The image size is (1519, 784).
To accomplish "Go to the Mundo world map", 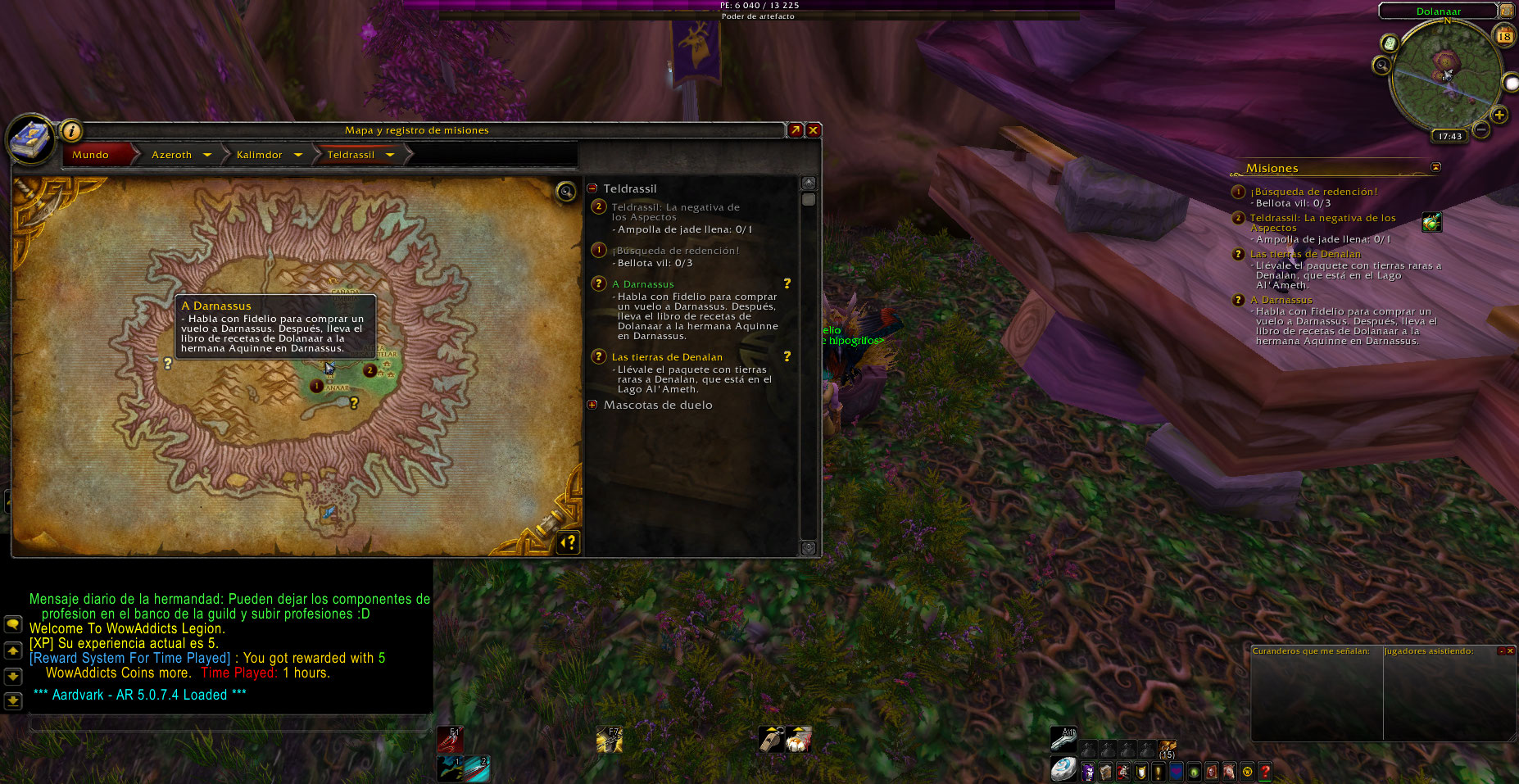I will tap(90, 155).
